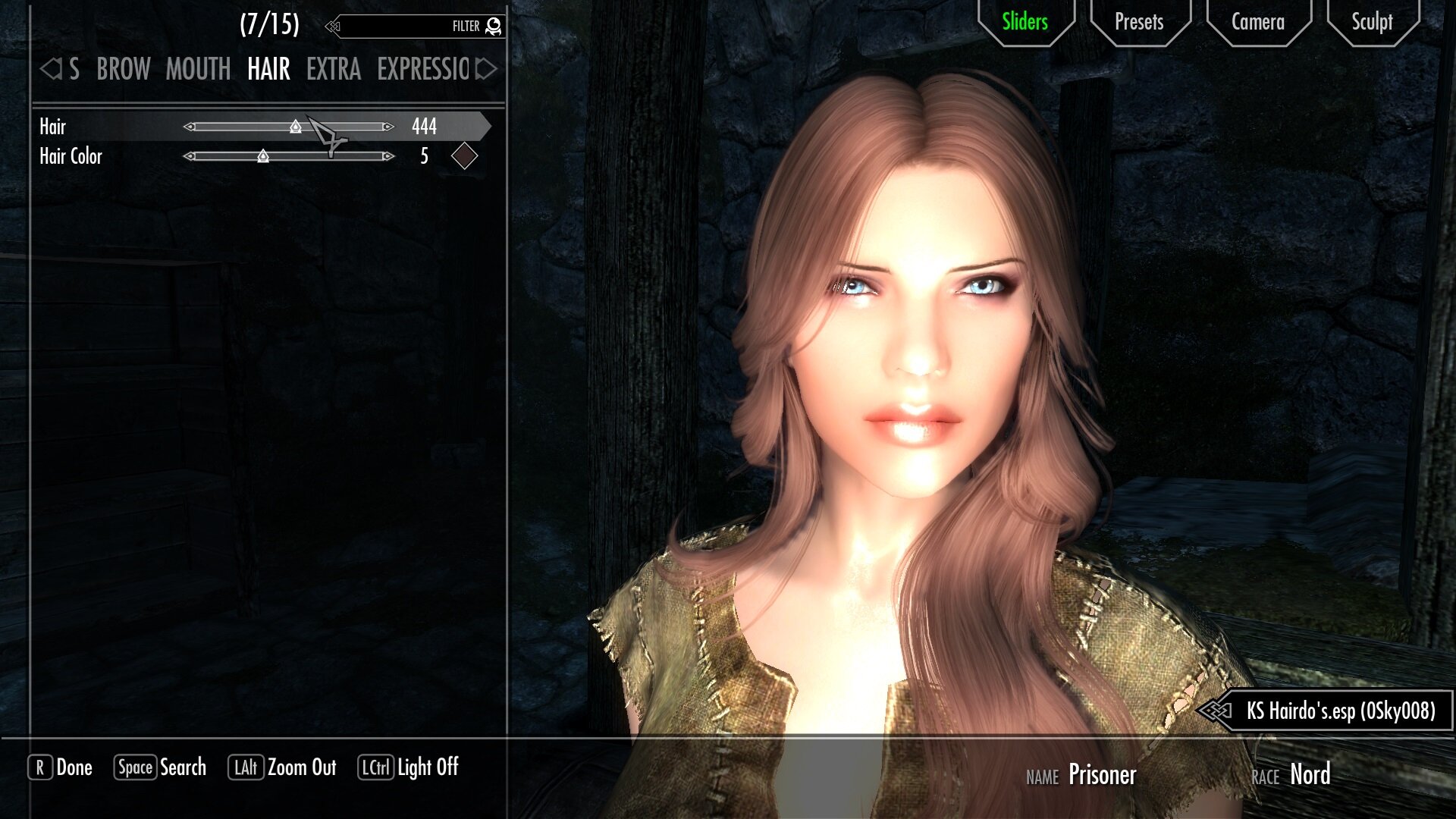Image resolution: width=1456 pixels, height=819 pixels.
Task: Click the Filter search icon
Action: coord(494,26)
